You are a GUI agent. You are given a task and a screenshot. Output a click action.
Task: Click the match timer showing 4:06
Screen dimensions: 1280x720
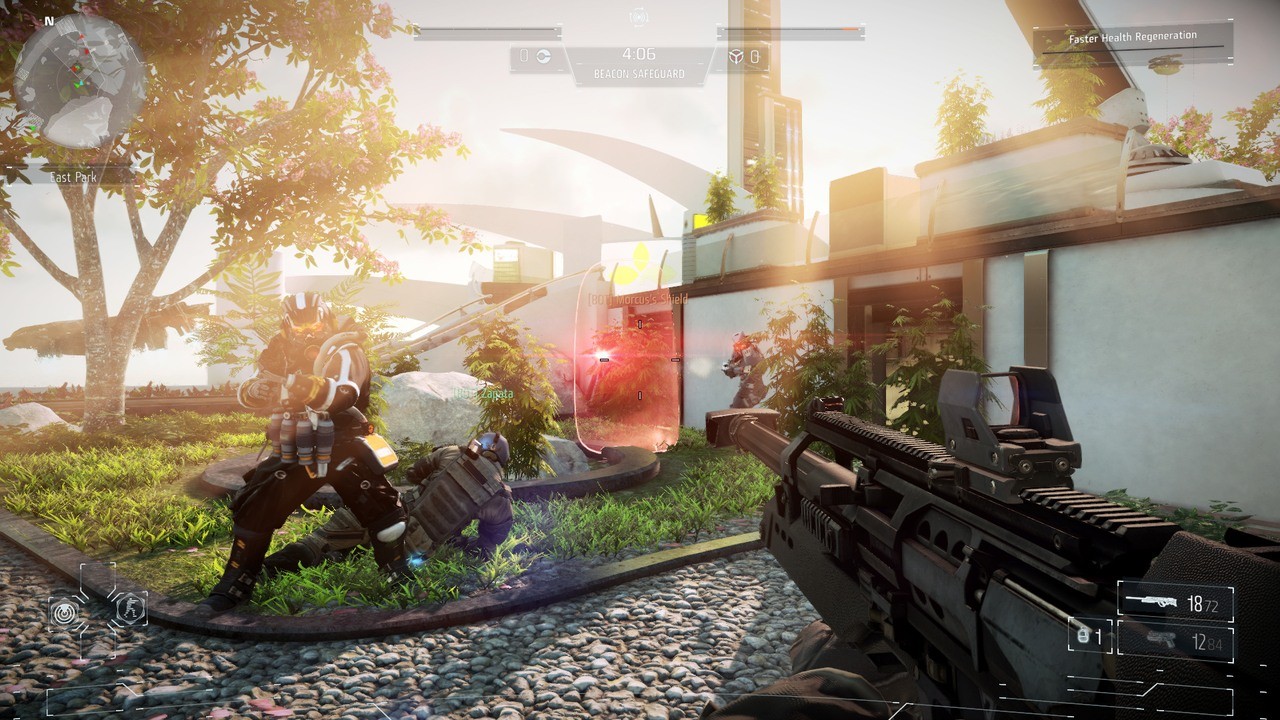click(639, 54)
